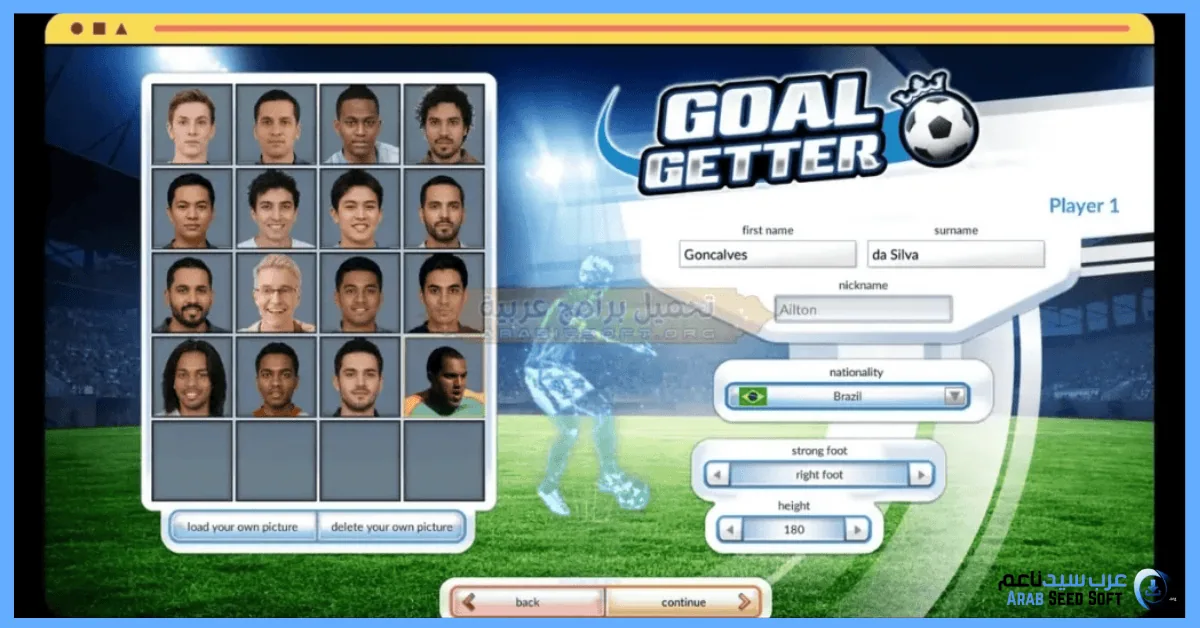Increase height with the right arrow
The width and height of the screenshot is (1200, 628).
(x=856, y=530)
